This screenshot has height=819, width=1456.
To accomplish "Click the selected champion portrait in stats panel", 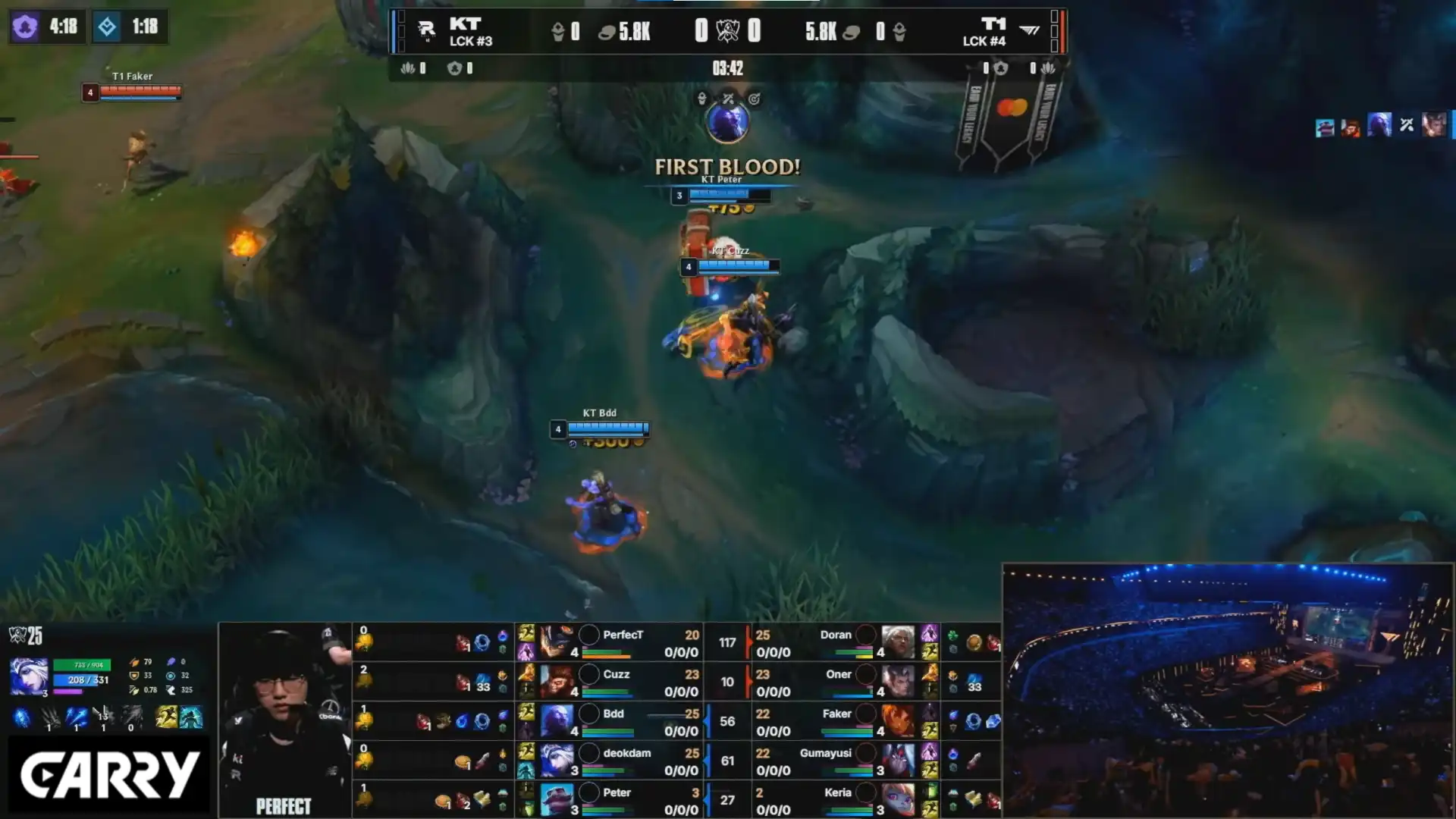I will click(x=29, y=676).
